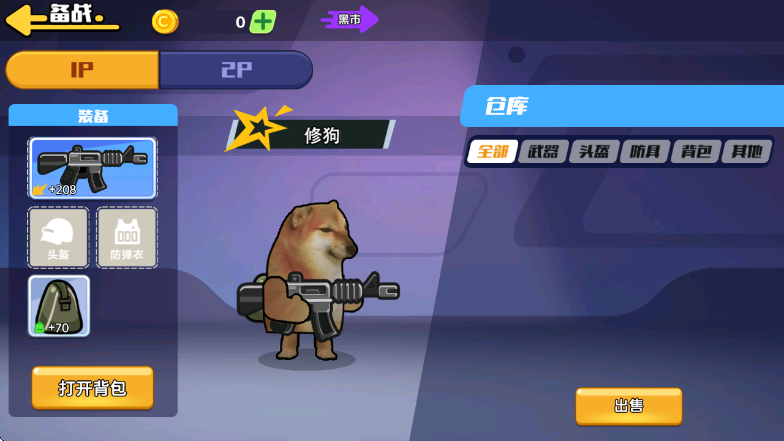This screenshot has height=441, width=784.
Task: Select the green backpack slot
Action: pos(59,306)
